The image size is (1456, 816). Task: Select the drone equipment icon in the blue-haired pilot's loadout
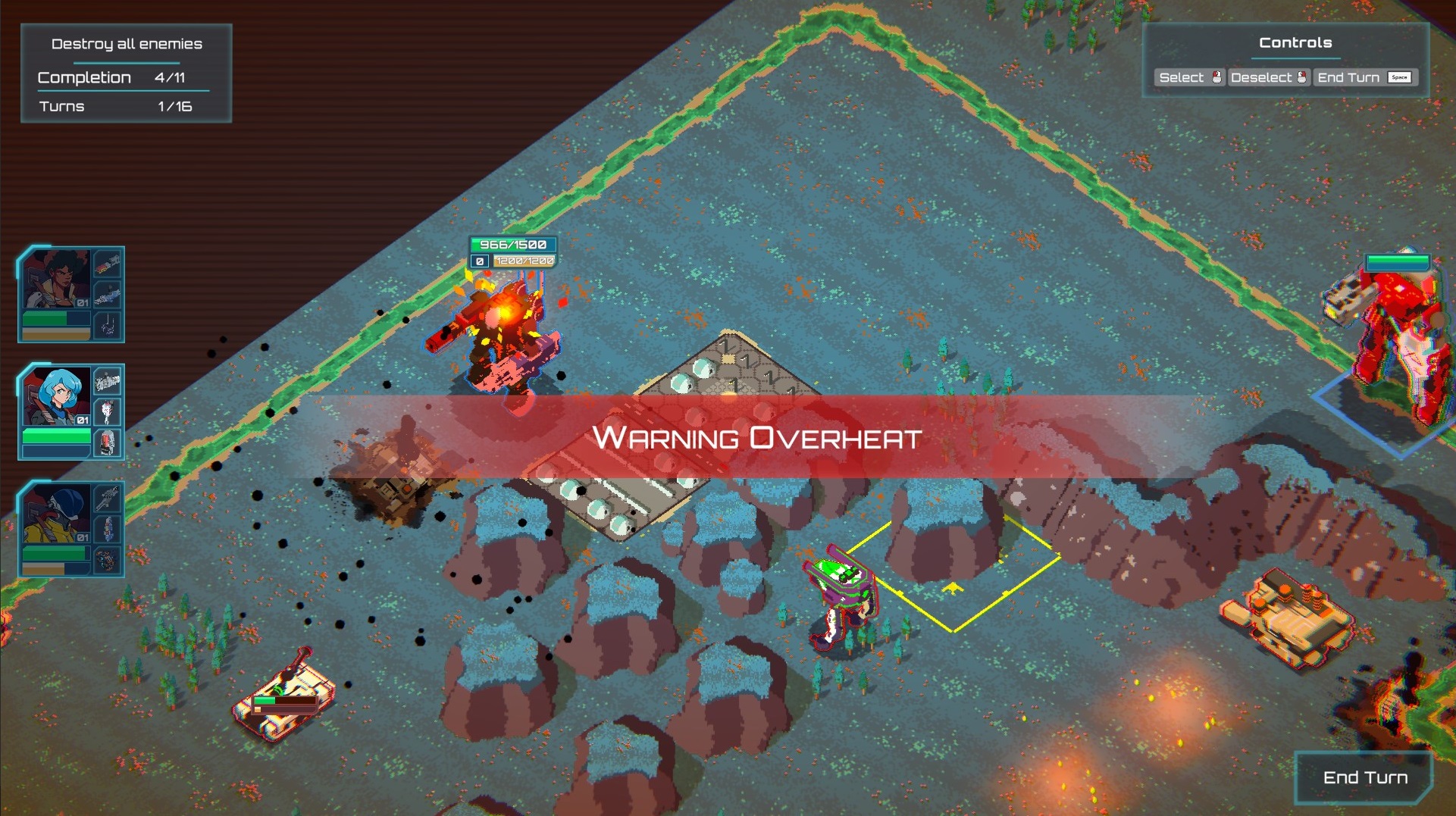click(108, 410)
